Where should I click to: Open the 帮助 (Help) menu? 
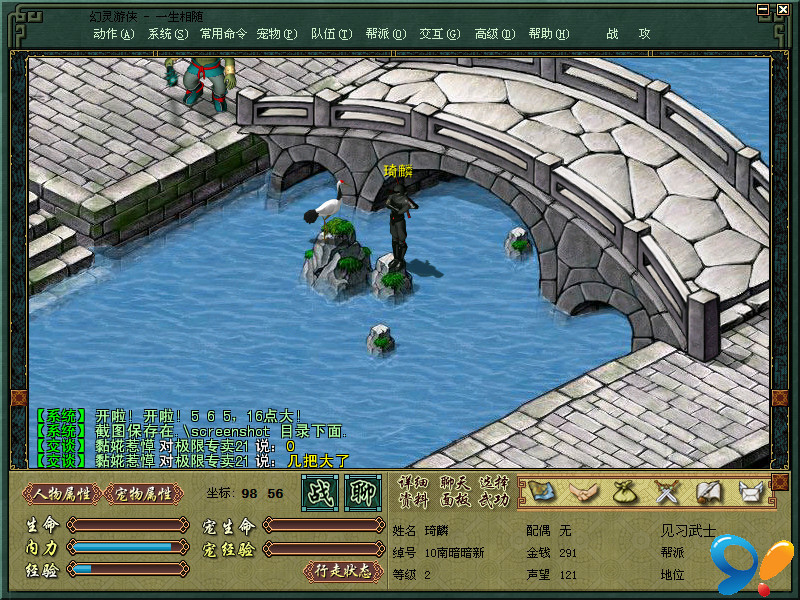click(548, 33)
